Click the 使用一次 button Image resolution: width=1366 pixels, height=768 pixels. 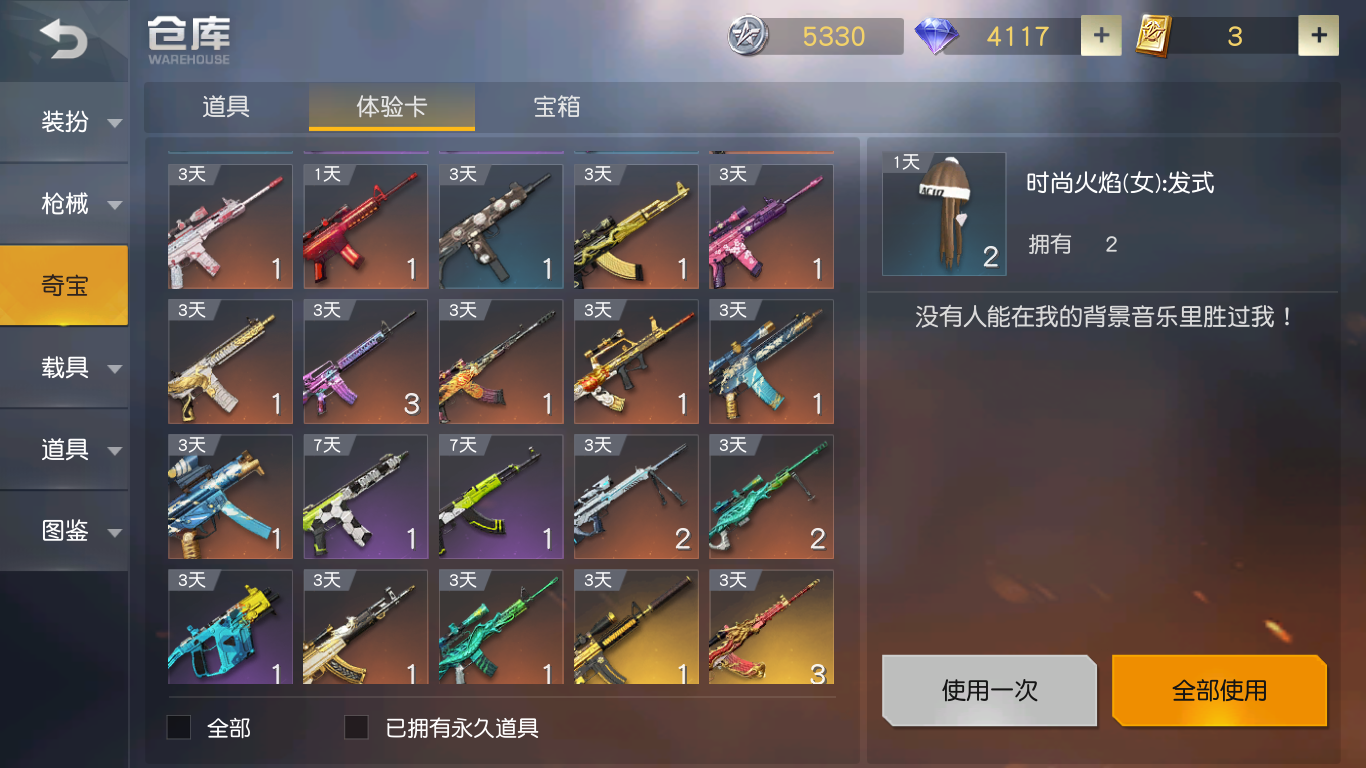coord(988,690)
